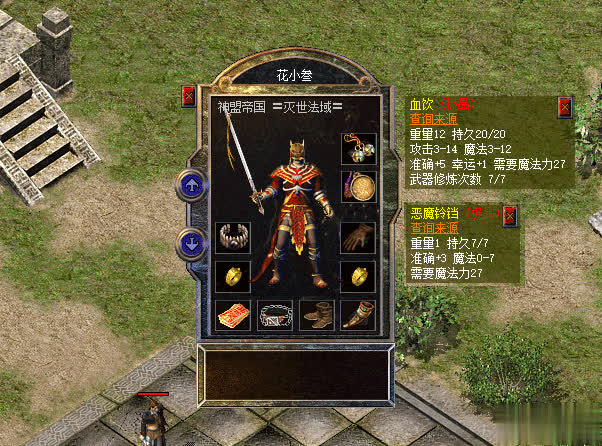Close the 花小叁 character equipment panel
Screen dimensions: 602x446
(x=189, y=97)
